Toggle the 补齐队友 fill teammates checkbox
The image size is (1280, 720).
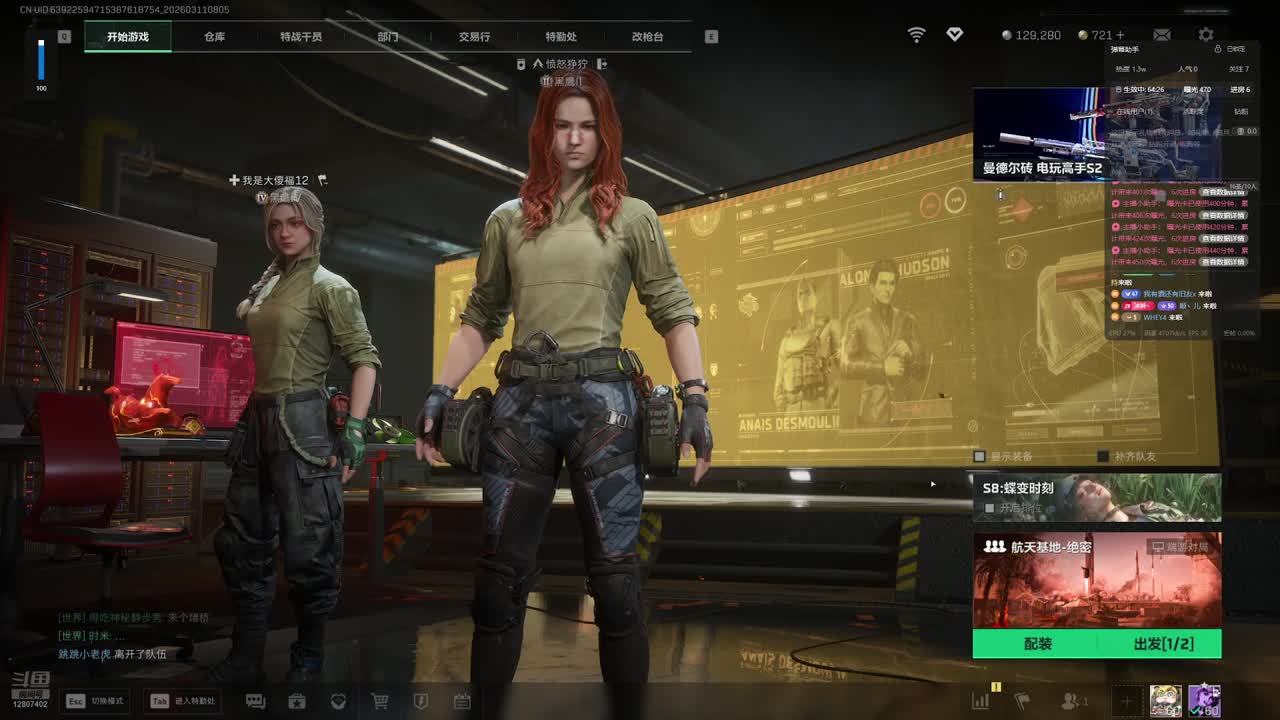click(x=1103, y=457)
